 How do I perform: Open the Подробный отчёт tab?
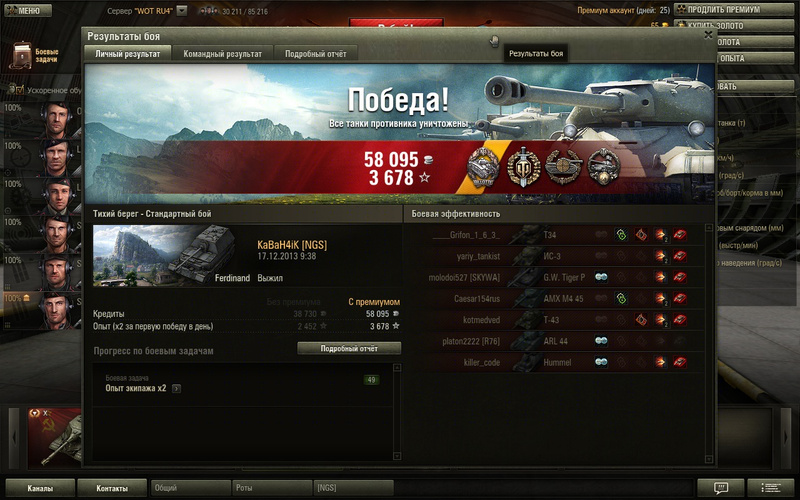(315, 54)
